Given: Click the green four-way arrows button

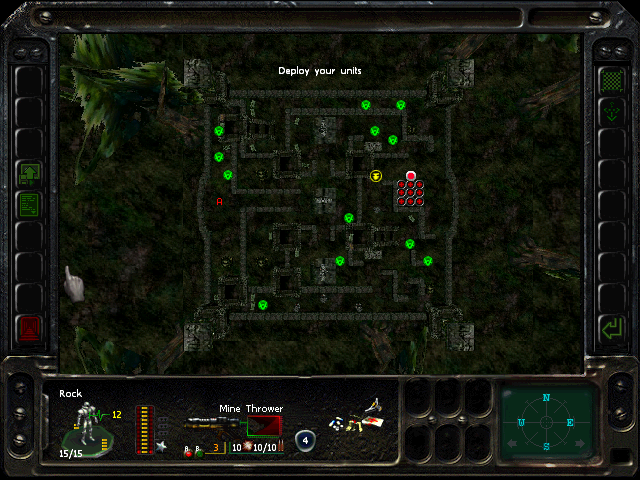Looking at the screenshot, I should pos(609,112).
